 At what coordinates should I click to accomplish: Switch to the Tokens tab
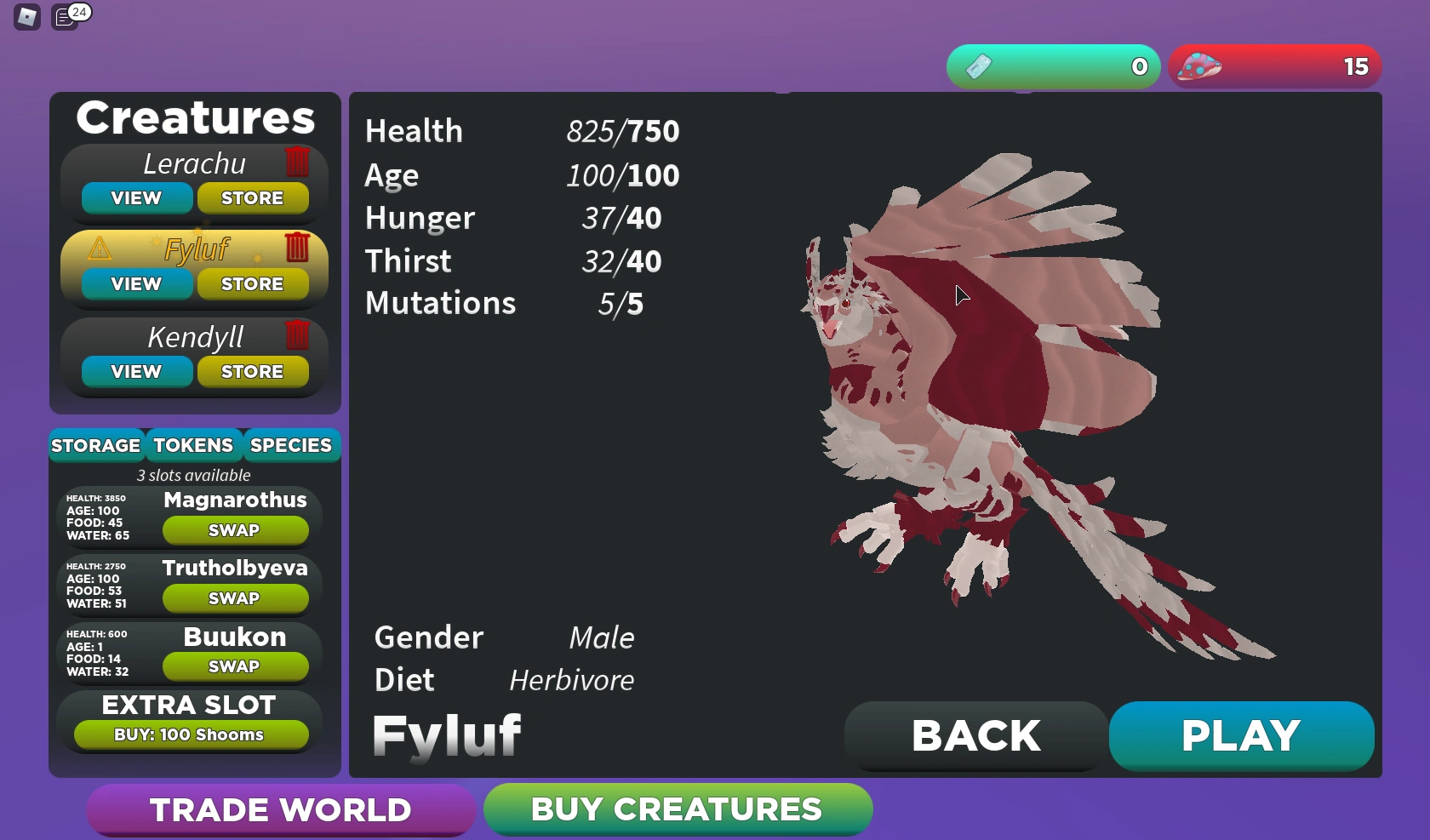(193, 444)
